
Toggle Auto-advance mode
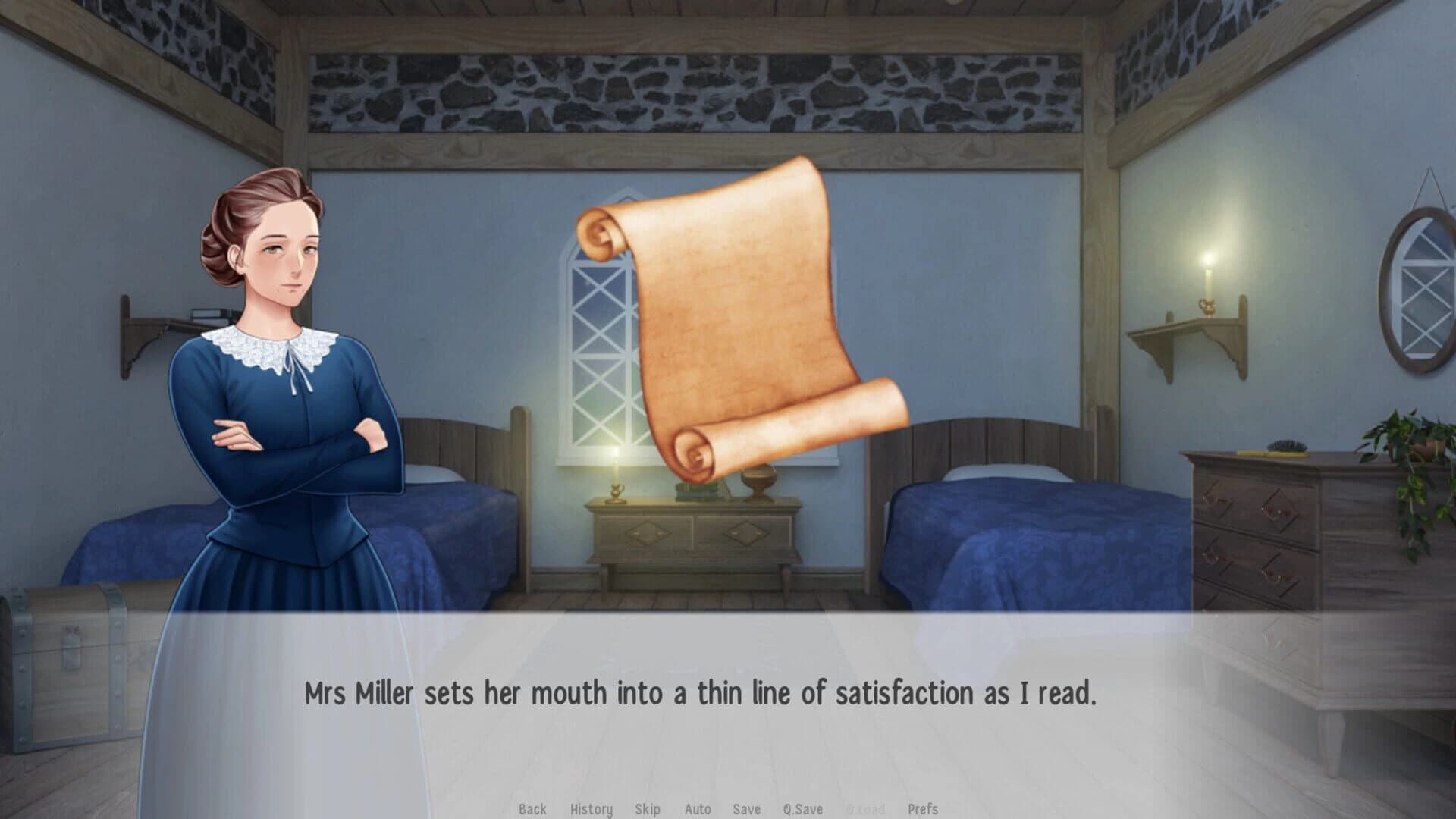tap(698, 809)
